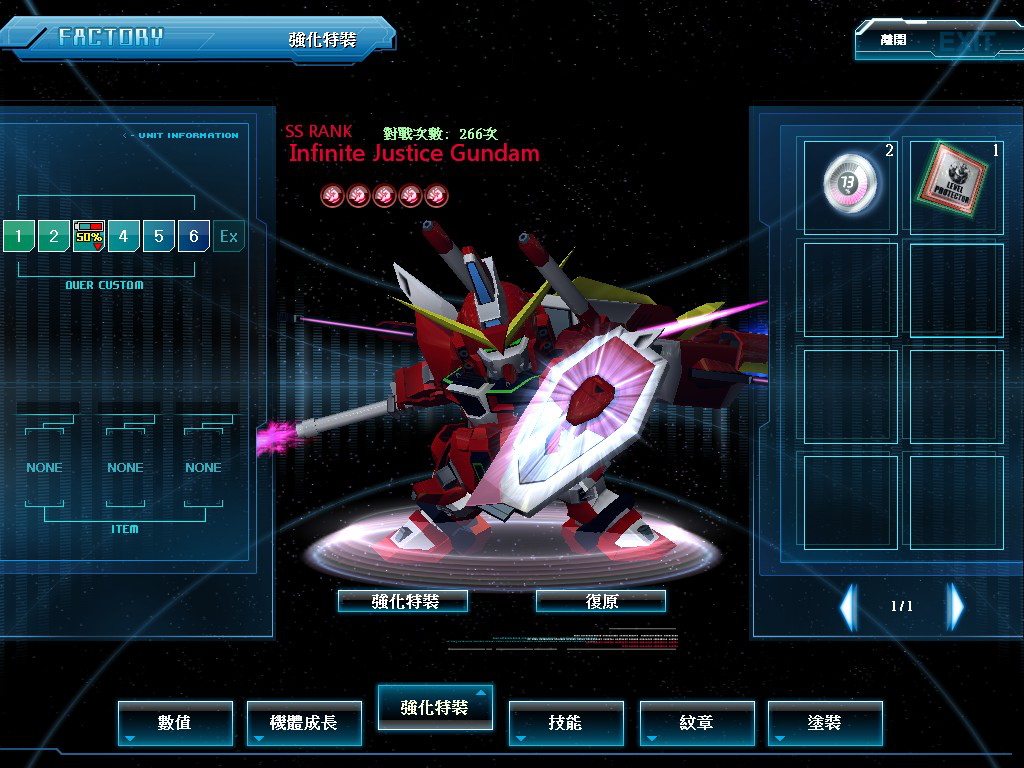1024x768 pixels.
Task: Open the Ex custom slot
Action: (x=229, y=237)
